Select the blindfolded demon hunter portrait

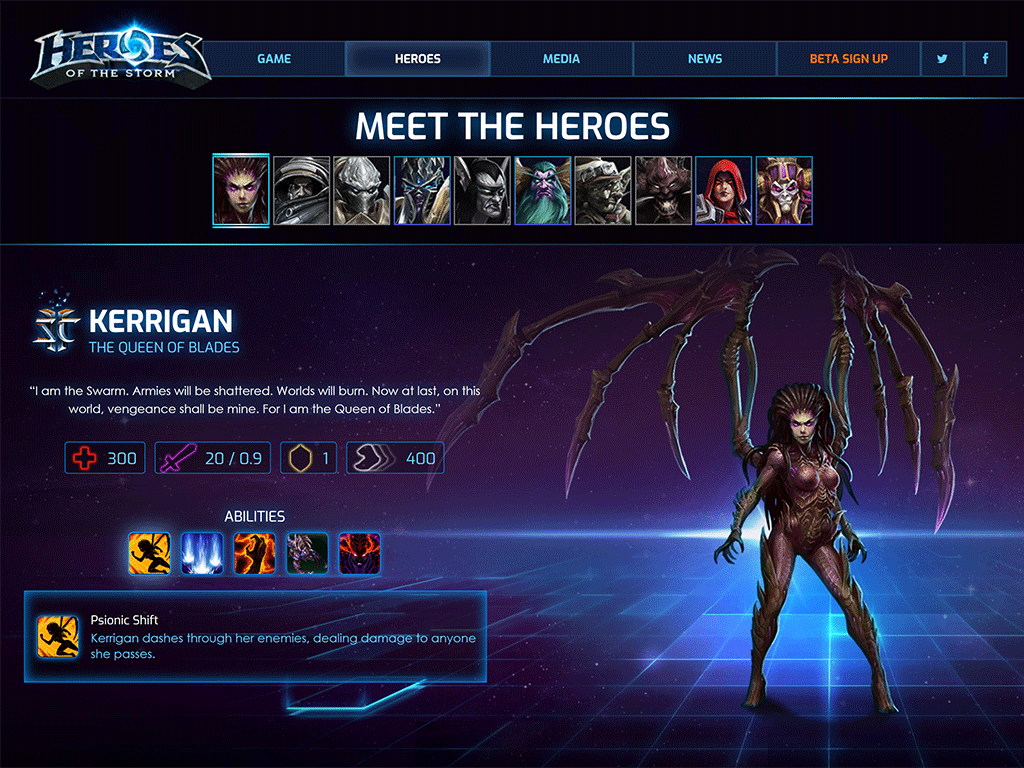(483, 190)
